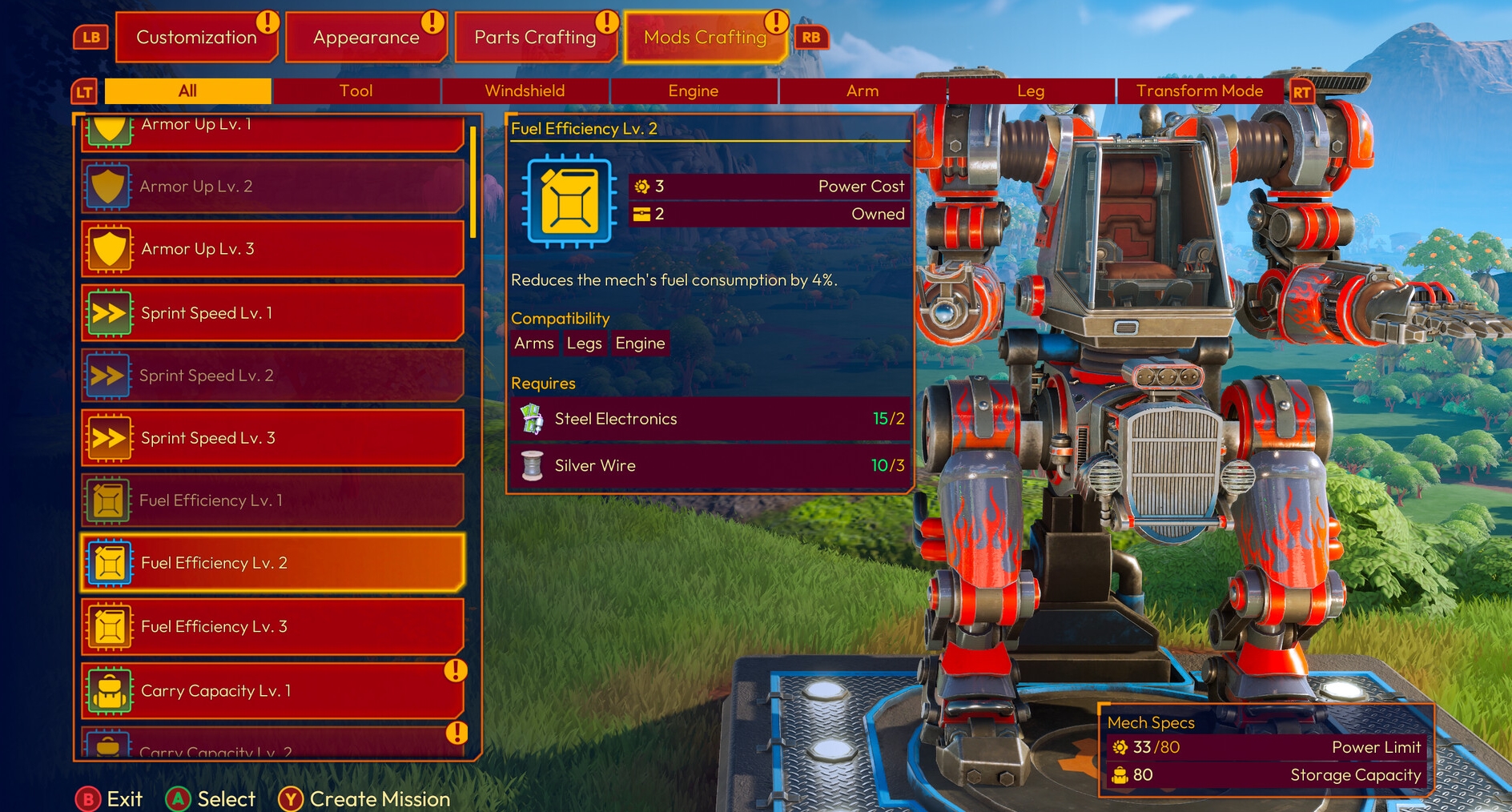Viewport: 1512px width, 812px height.
Task: Switch to the Appearance tab
Action: click(x=366, y=37)
